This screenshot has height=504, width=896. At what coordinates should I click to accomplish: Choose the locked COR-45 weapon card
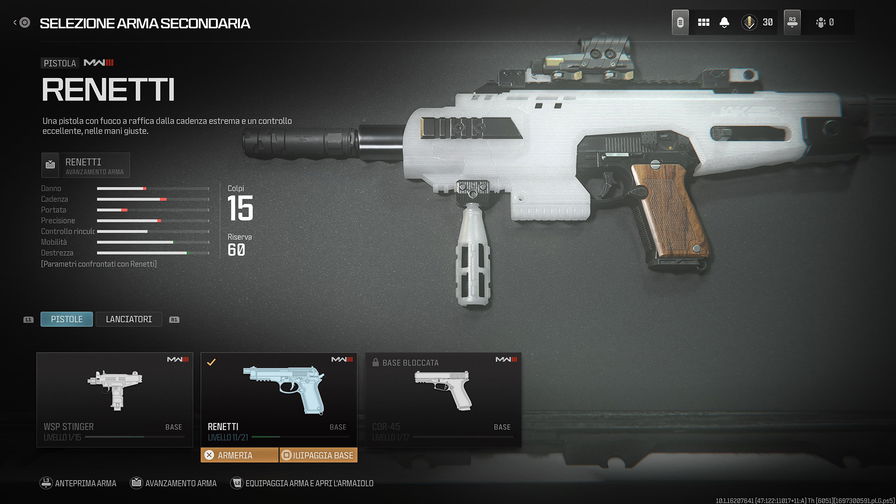[x=443, y=398]
